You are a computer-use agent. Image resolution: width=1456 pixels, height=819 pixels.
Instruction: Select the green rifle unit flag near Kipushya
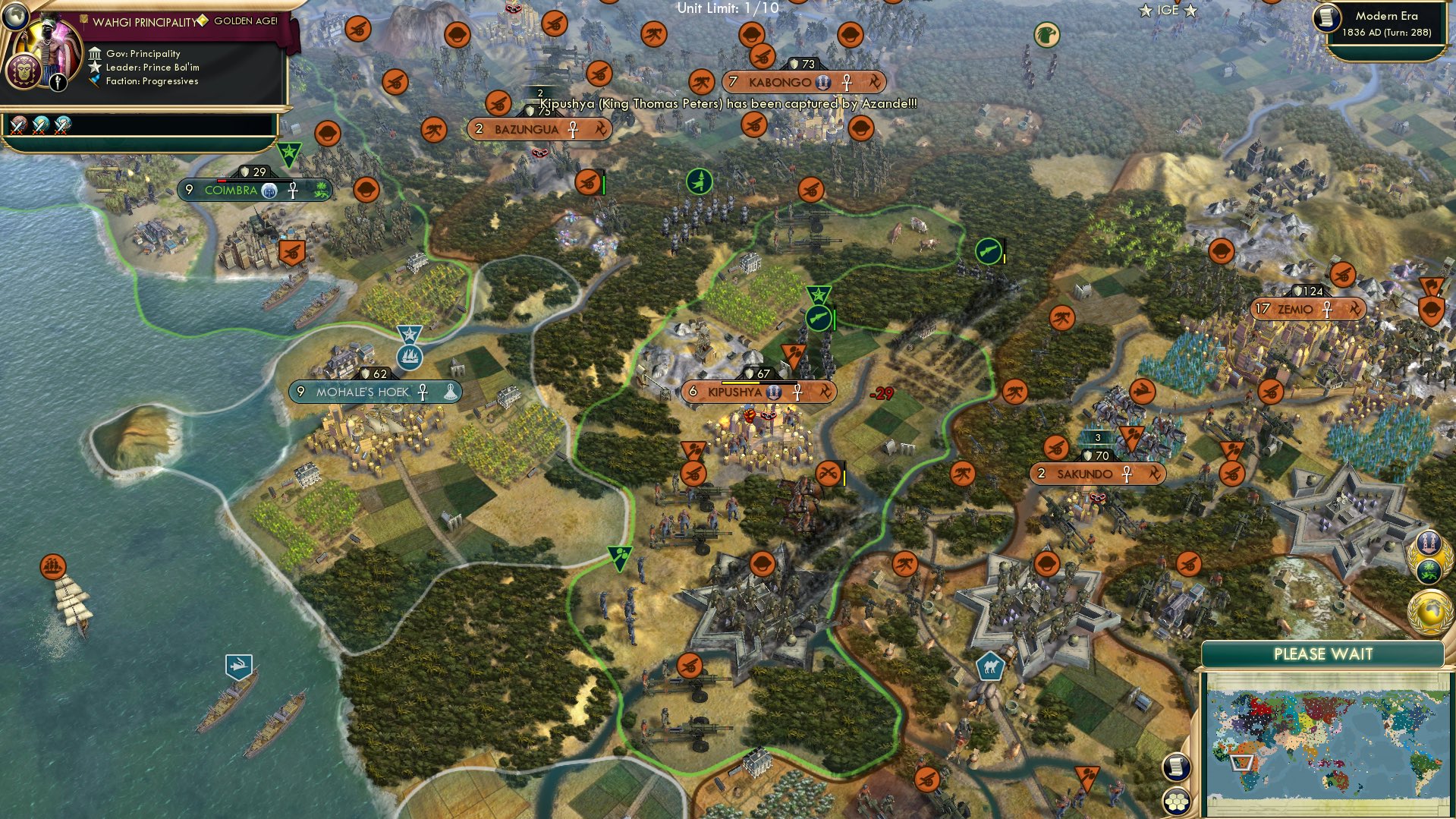tap(817, 319)
